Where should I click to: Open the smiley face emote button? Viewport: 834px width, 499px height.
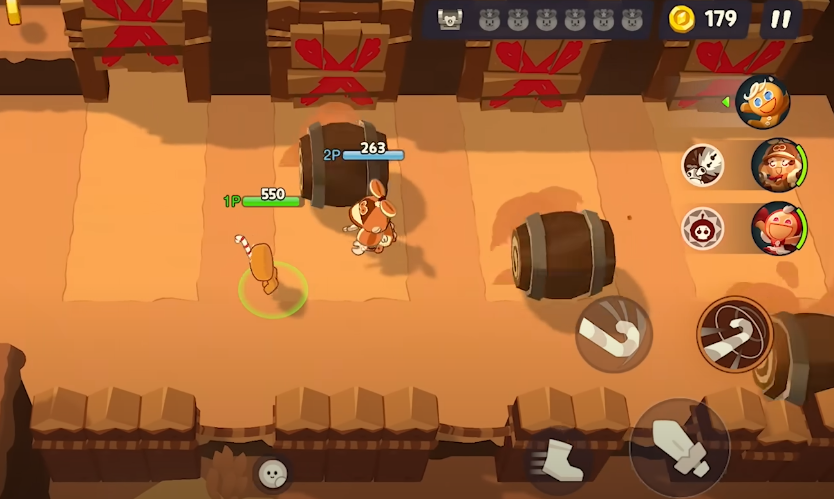click(273, 474)
